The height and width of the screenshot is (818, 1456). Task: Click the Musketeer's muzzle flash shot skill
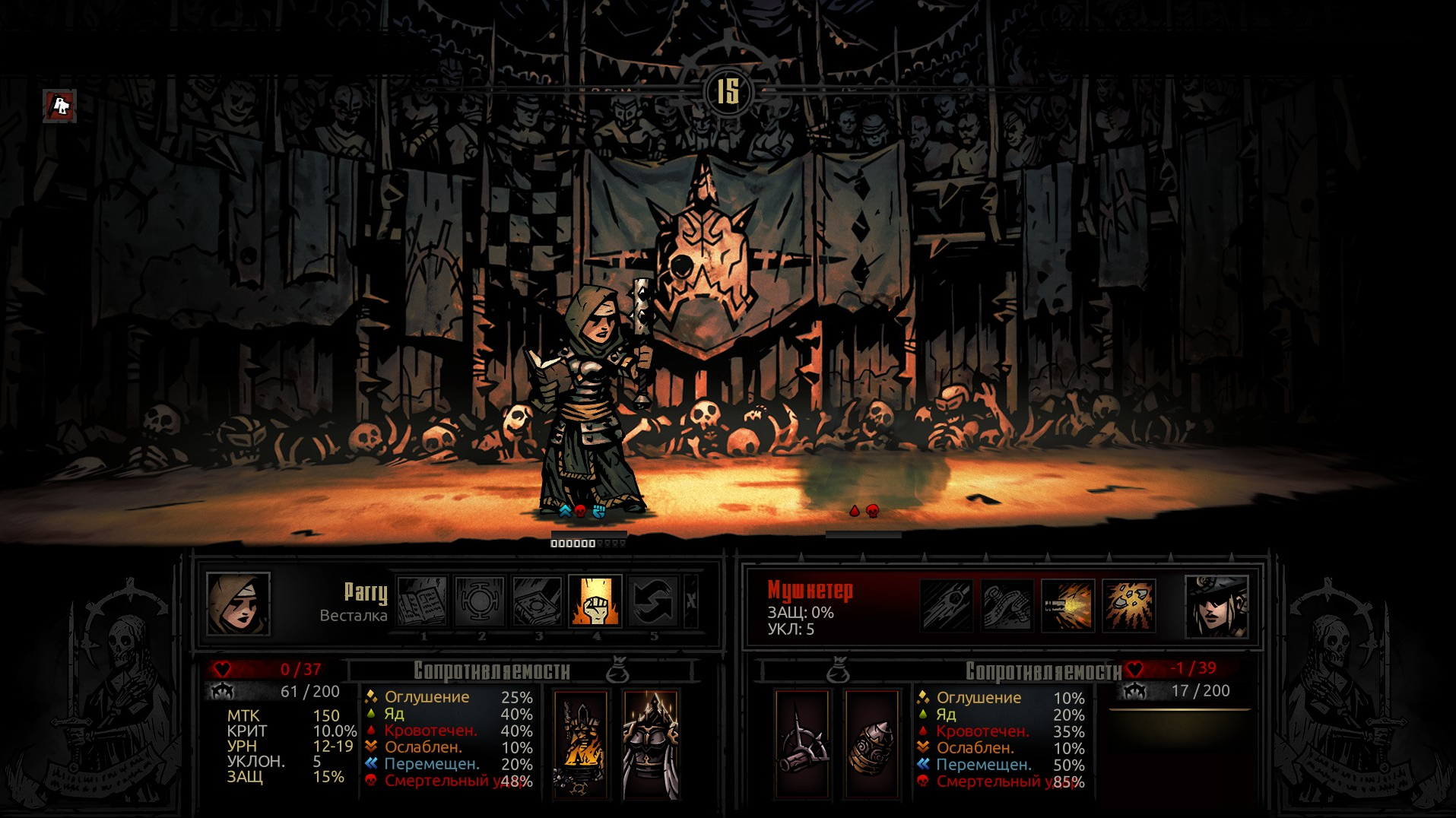1067,605
